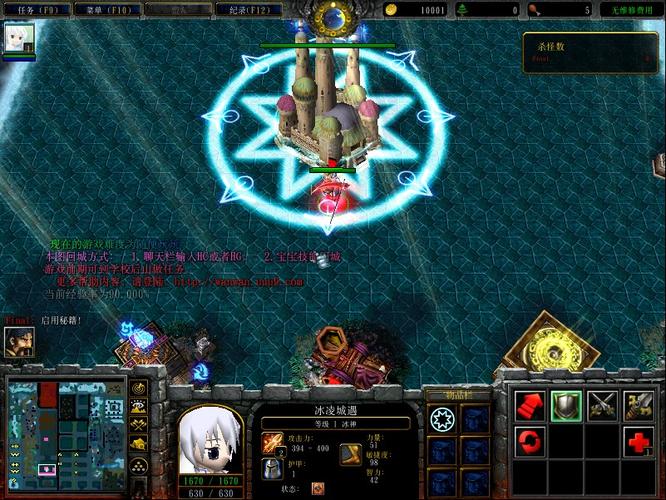Click the sword attack stat icon
This screenshot has height=500, width=666.
point(272,442)
